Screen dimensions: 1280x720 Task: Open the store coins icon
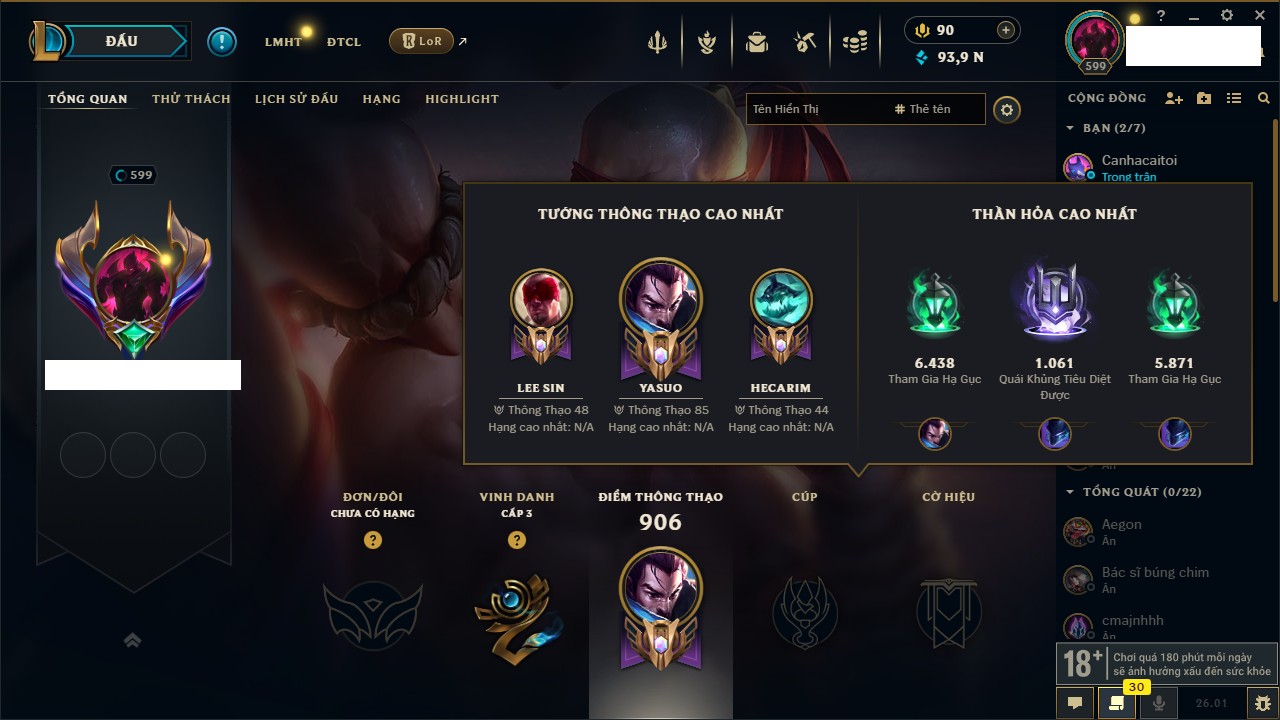[854, 42]
